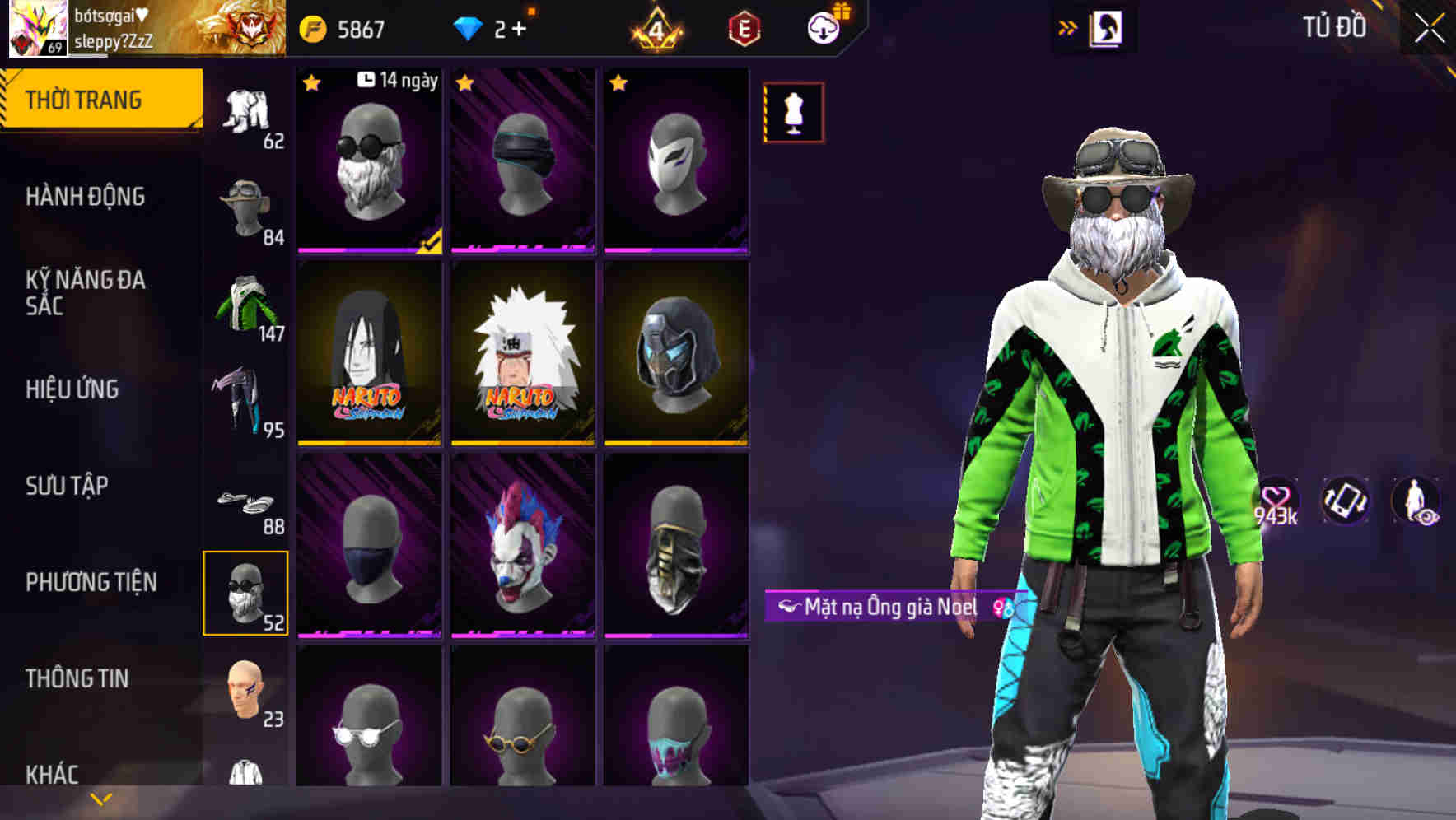This screenshot has height=820, width=1456.
Task: Collapse the panel using the double arrows near Tủ Đồ
Action: (x=1070, y=26)
